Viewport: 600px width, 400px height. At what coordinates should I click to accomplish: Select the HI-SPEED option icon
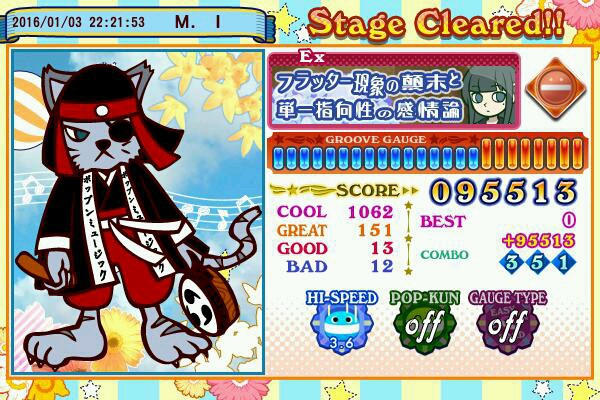[x=344, y=324]
